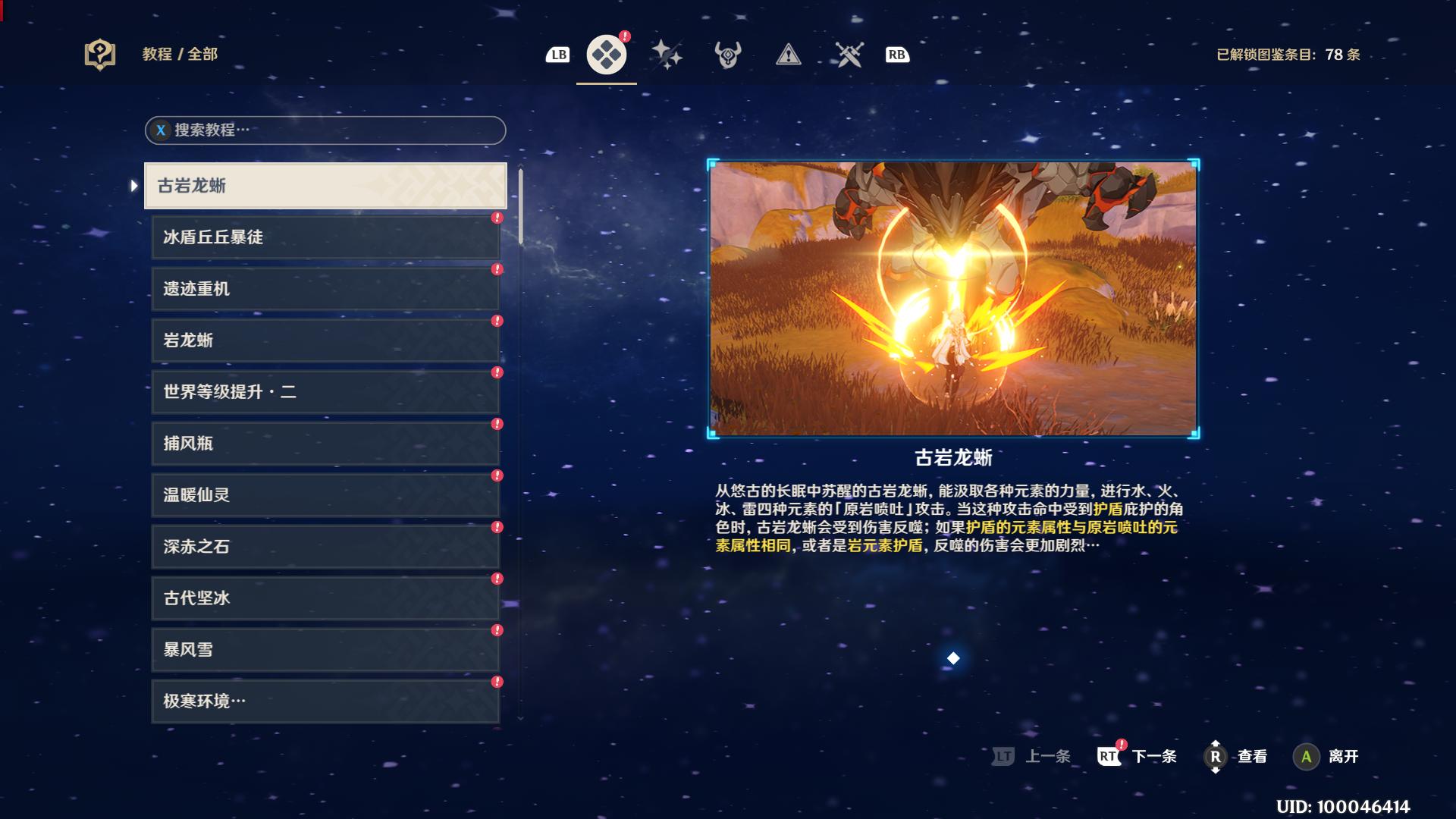Click the RB shoulder button icon
This screenshot has height=819, width=1456.
coord(896,54)
